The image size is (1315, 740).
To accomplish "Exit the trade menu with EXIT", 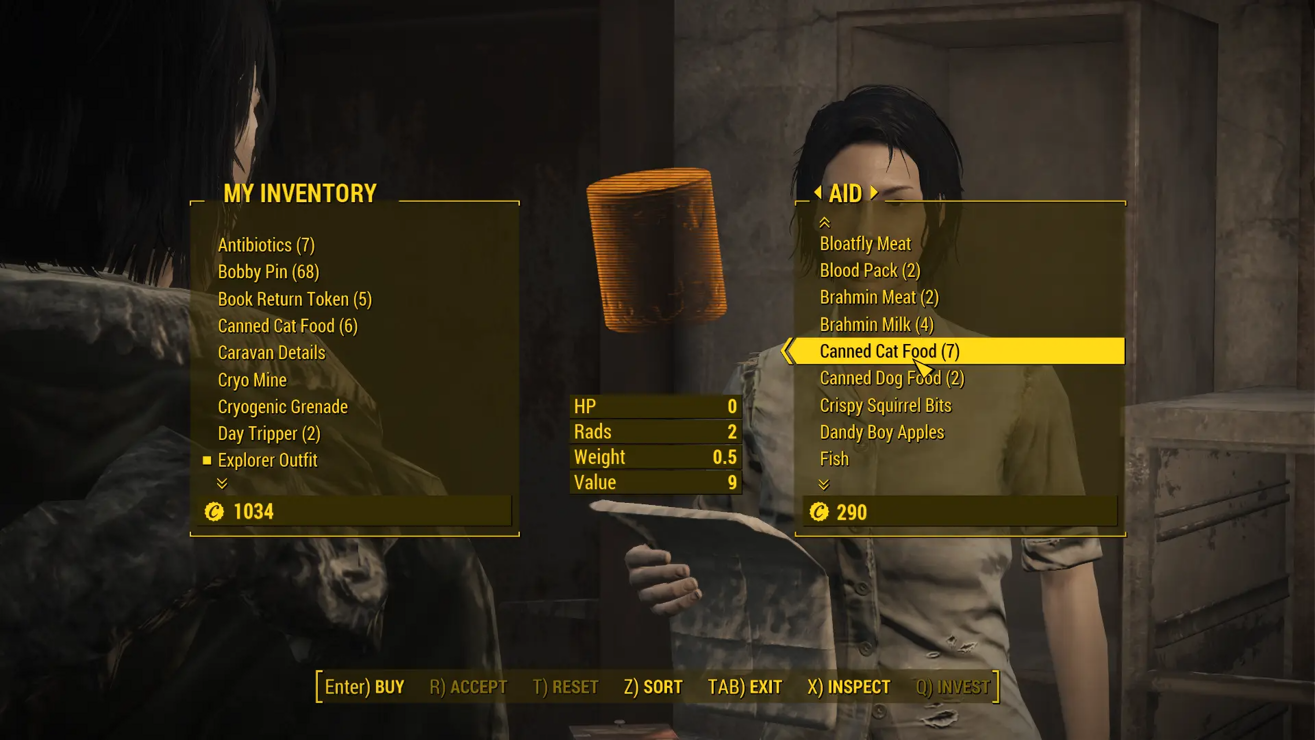I will click(x=744, y=687).
